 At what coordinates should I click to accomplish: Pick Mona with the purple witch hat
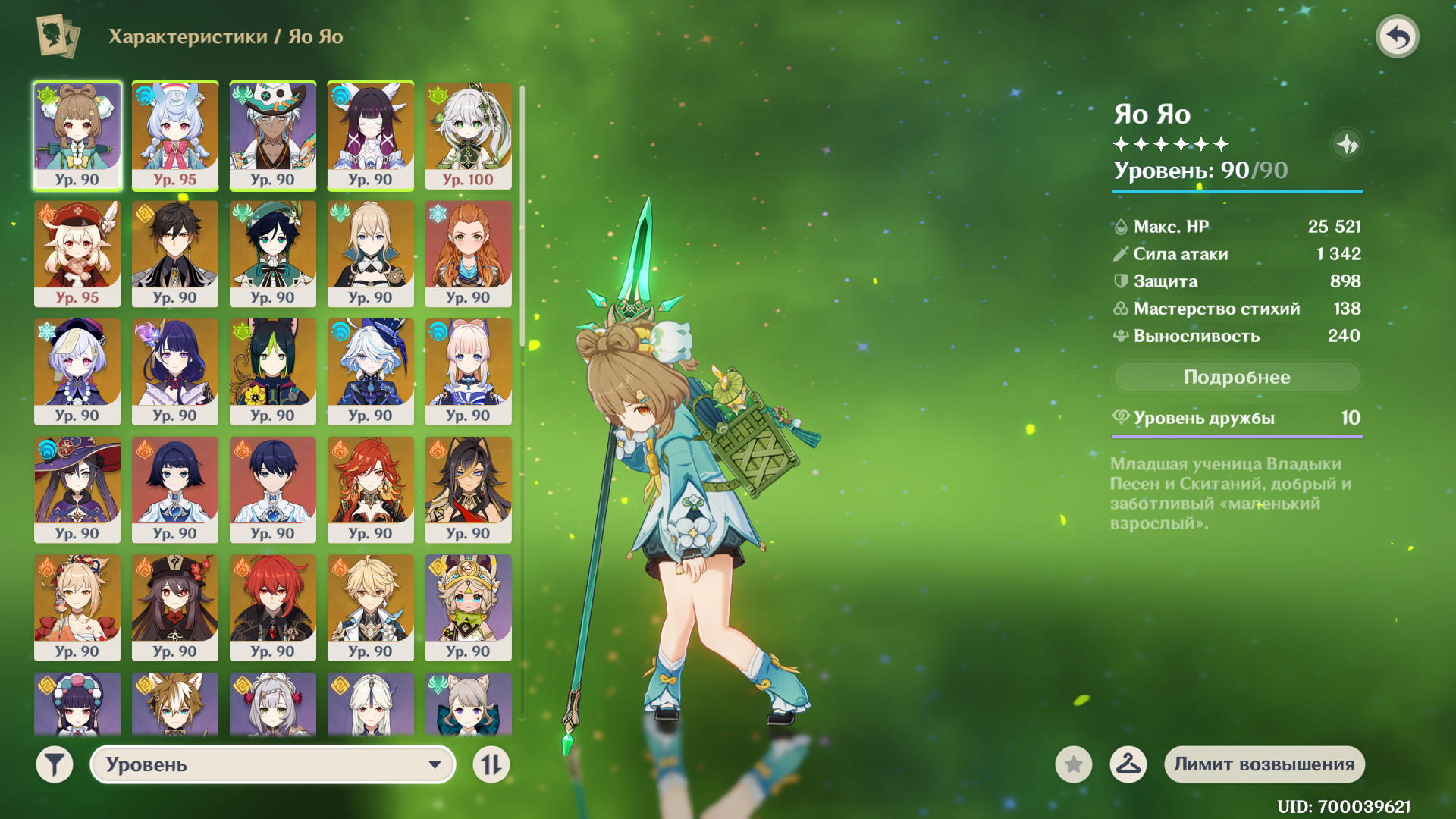click(x=77, y=489)
